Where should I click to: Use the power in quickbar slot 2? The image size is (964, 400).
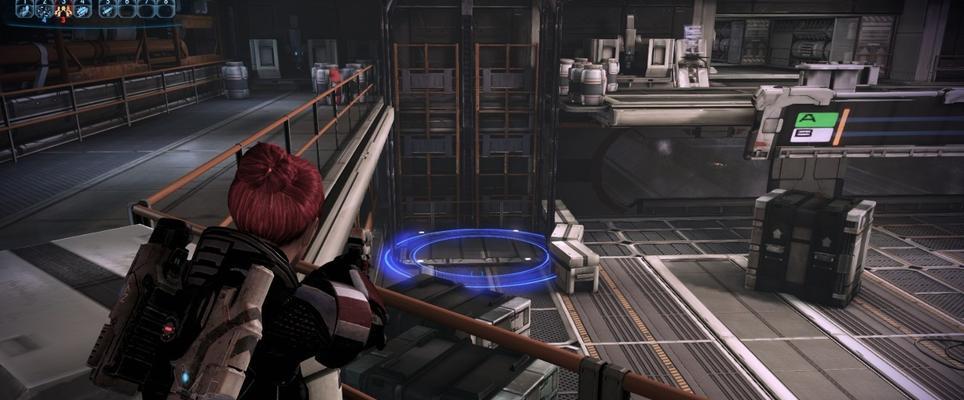pos(44,10)
